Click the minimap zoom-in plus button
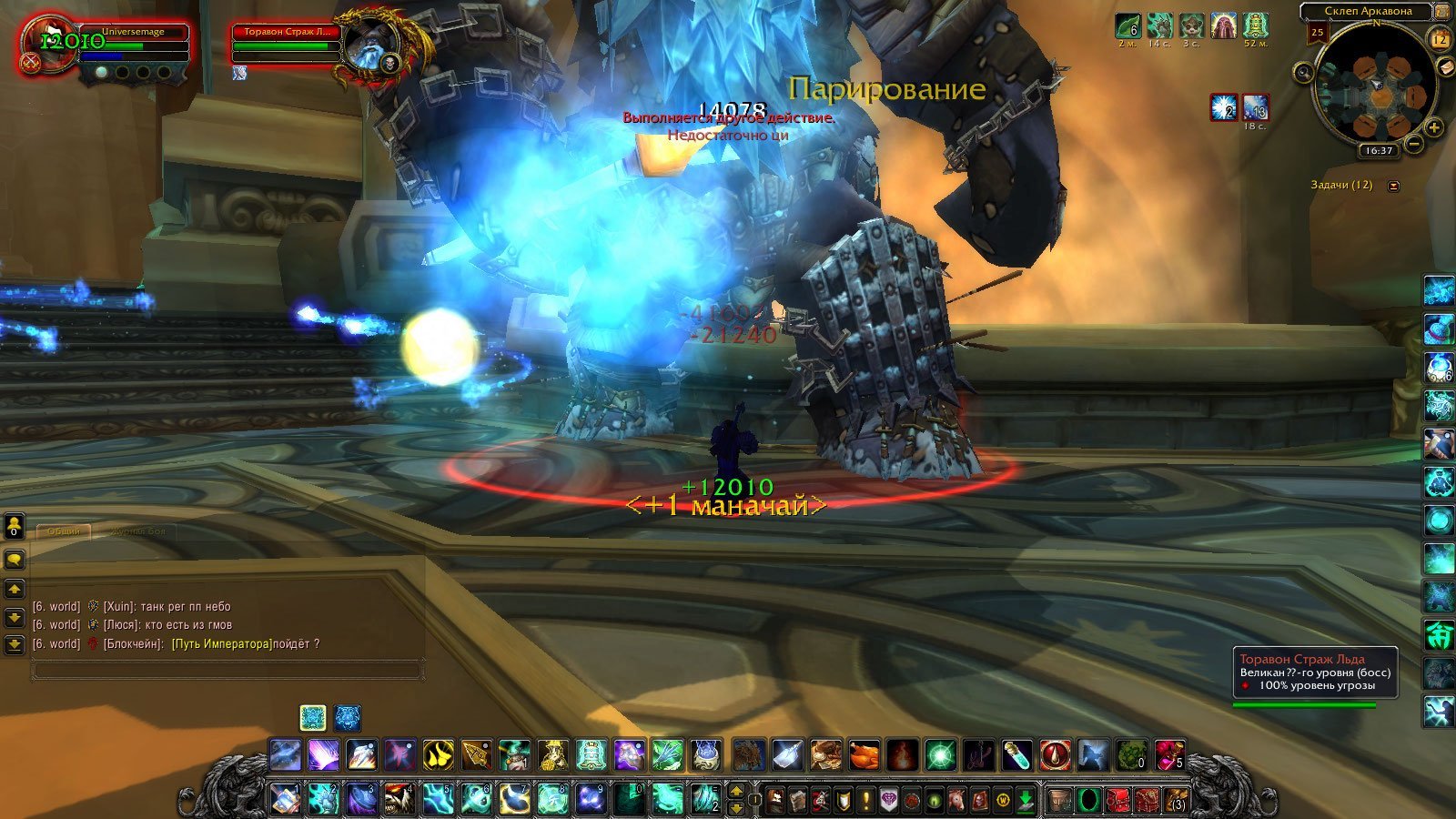The image size is (1456, 819). click(x=1433, y=127)
